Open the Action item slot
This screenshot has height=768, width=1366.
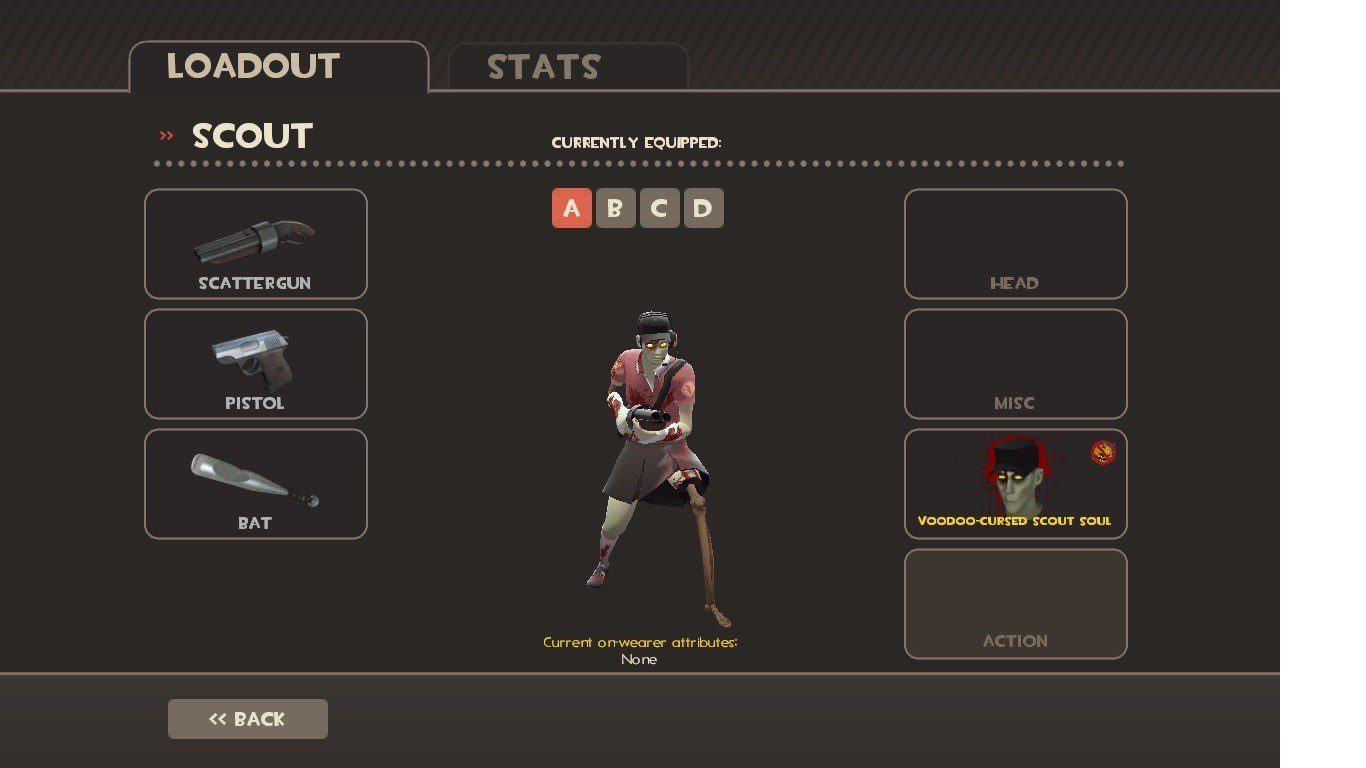1015,604
